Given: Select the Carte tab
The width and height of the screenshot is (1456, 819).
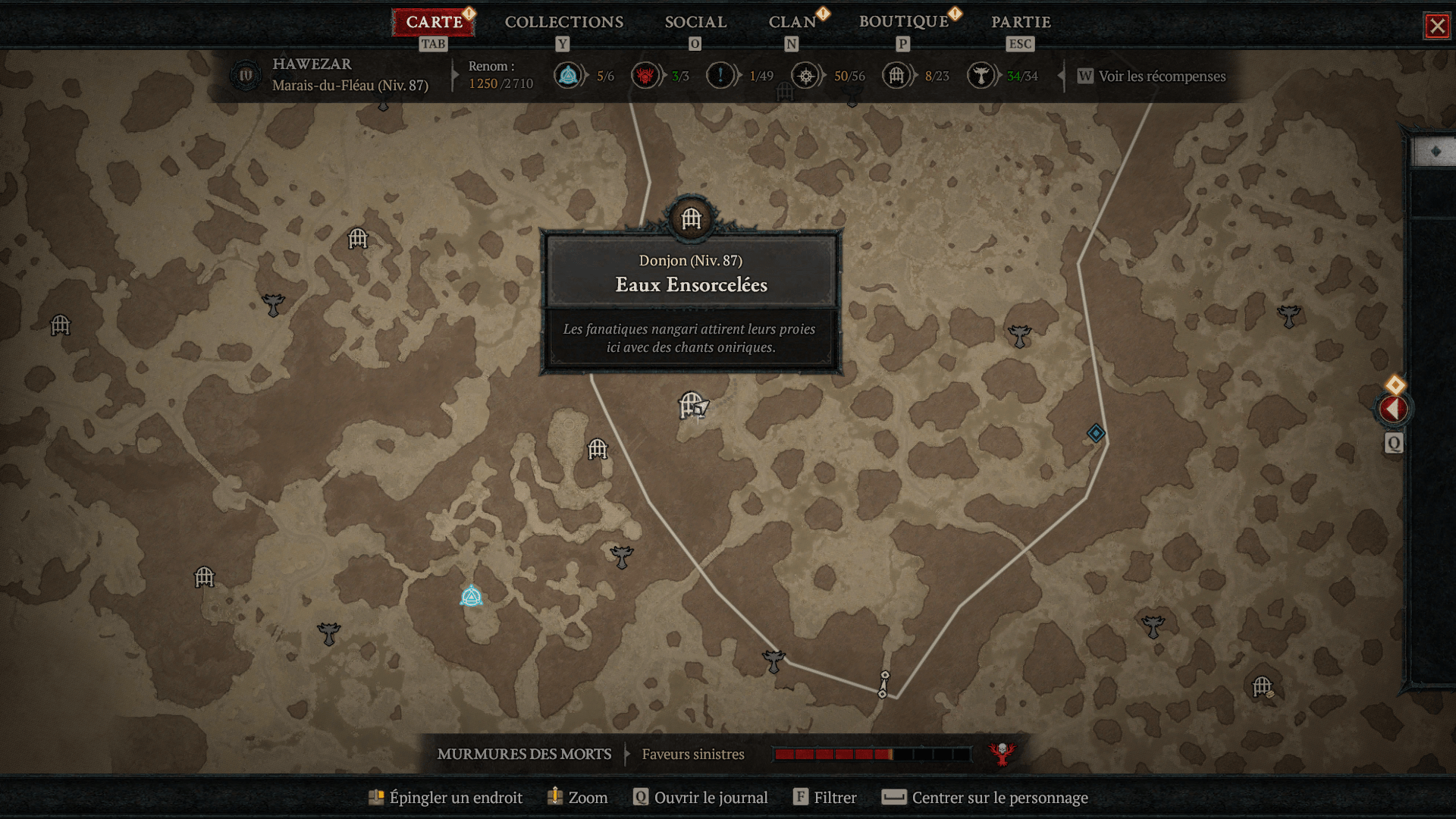Looking at the screenshot, I should point(434,22).
